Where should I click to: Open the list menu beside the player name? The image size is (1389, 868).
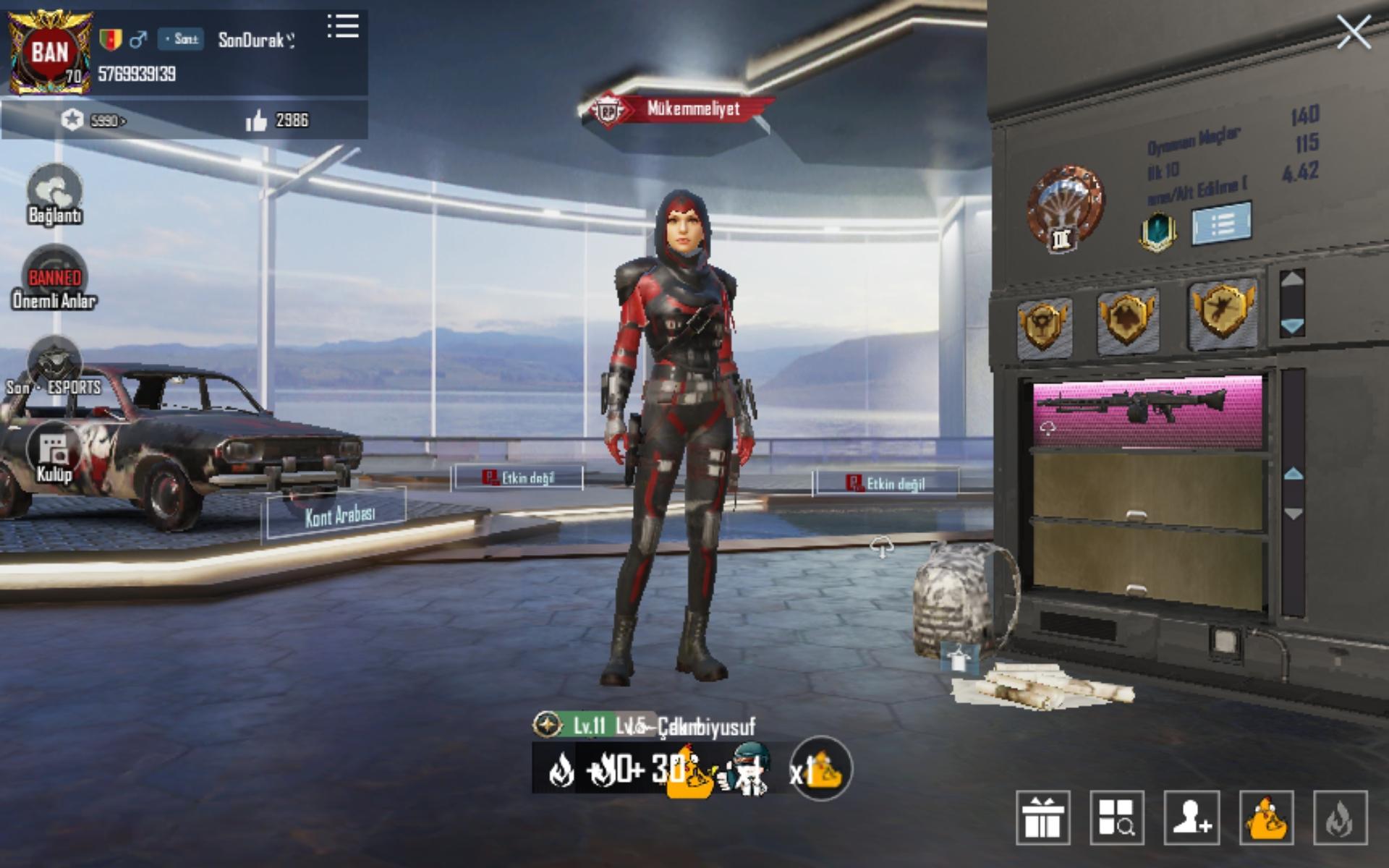click(343, 26)
